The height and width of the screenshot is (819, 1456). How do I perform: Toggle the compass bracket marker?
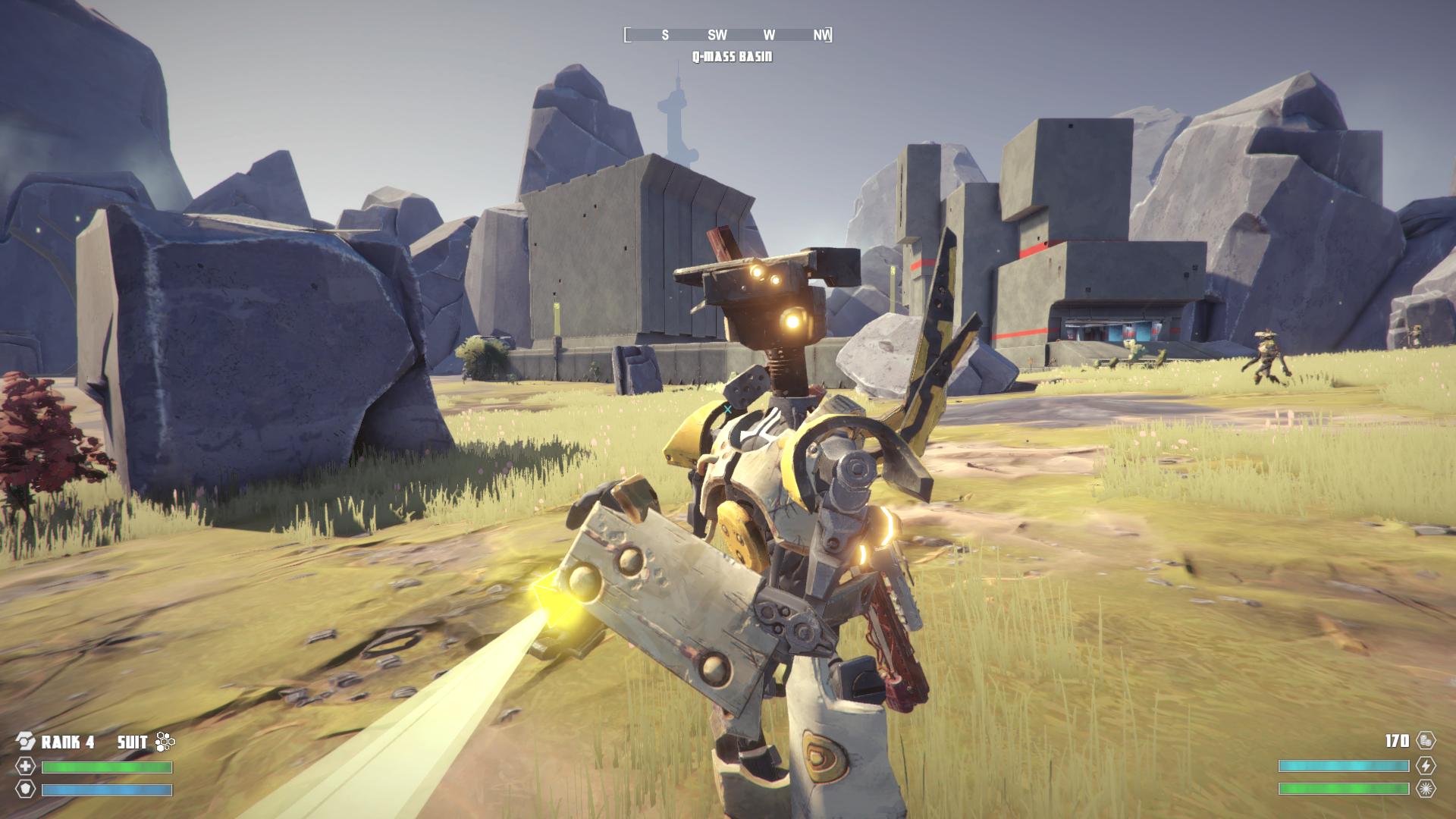pos(627,34)
